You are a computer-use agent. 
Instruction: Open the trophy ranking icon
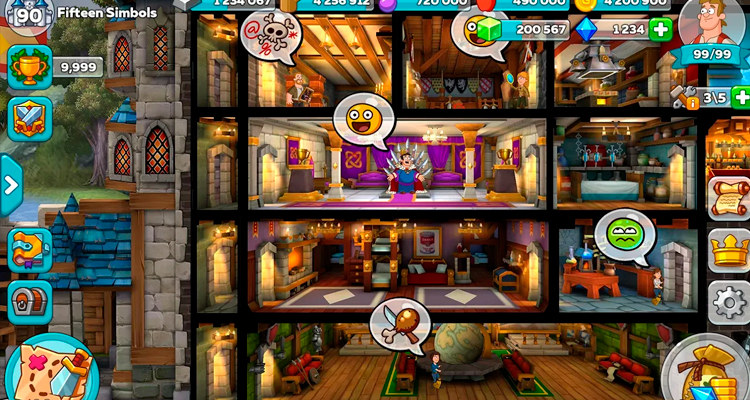click(29, 67)
